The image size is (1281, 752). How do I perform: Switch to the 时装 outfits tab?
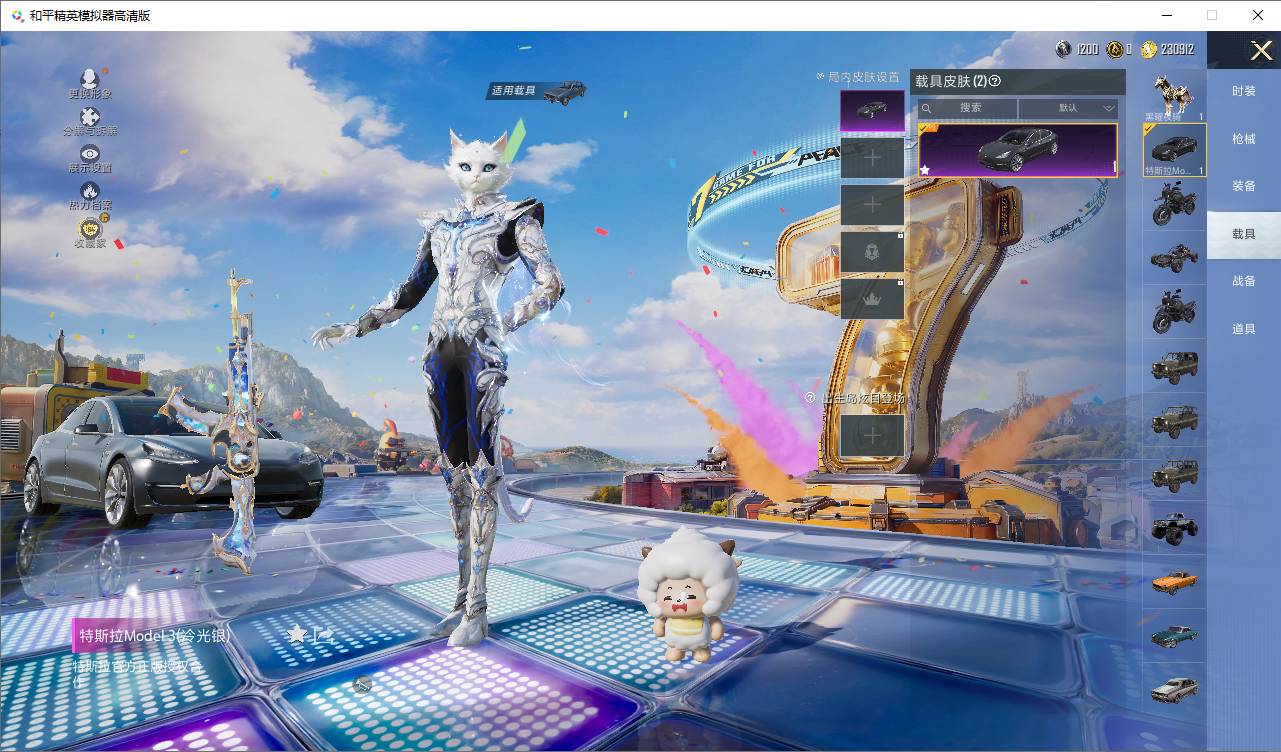click(x=1243, y=91)
